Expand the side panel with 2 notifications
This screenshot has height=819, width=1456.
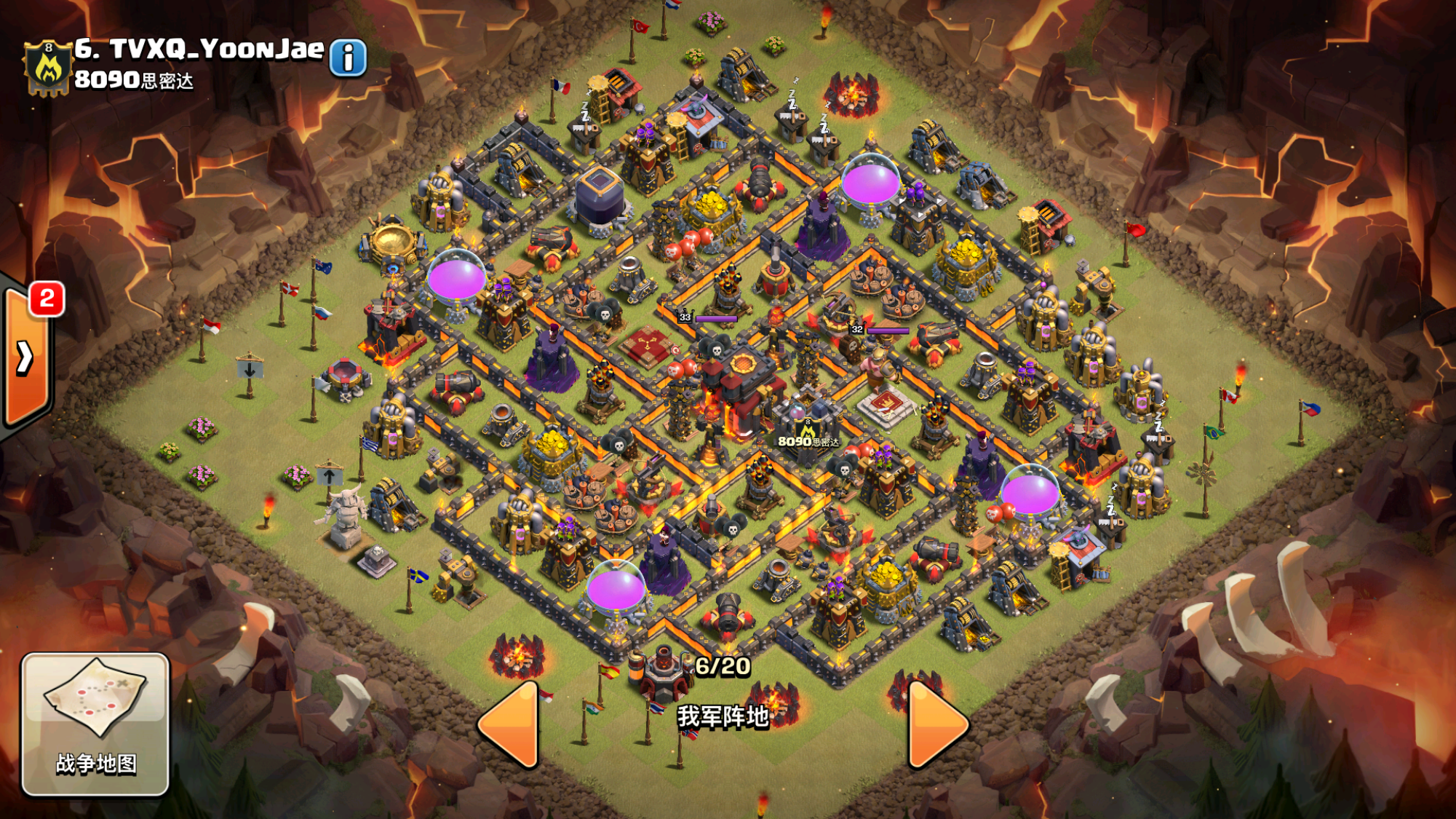[26, 357]
